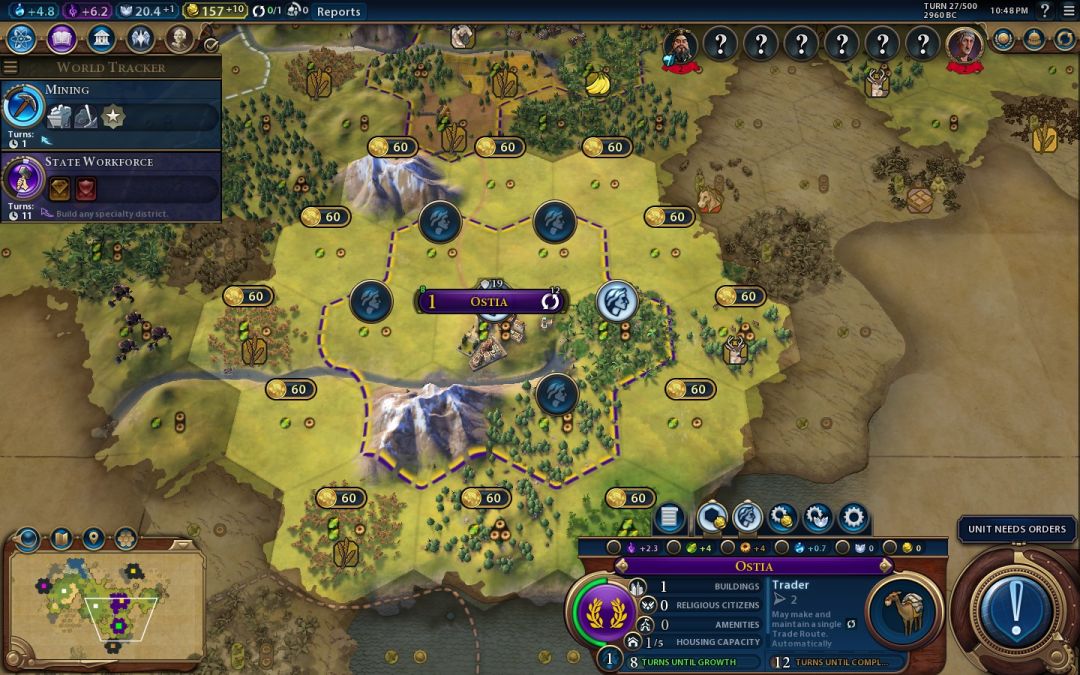
Task: Open the World Tracker options menu
Action: (x=10, y=67)
